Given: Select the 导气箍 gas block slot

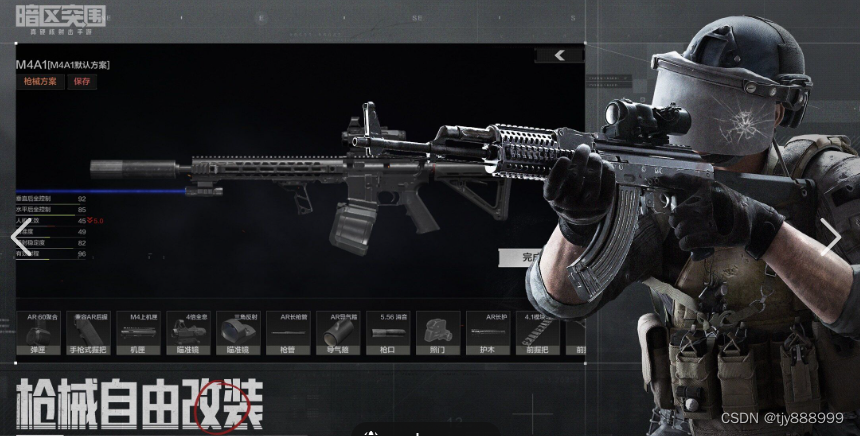Looking at the screenshot, I should [338, 334].
